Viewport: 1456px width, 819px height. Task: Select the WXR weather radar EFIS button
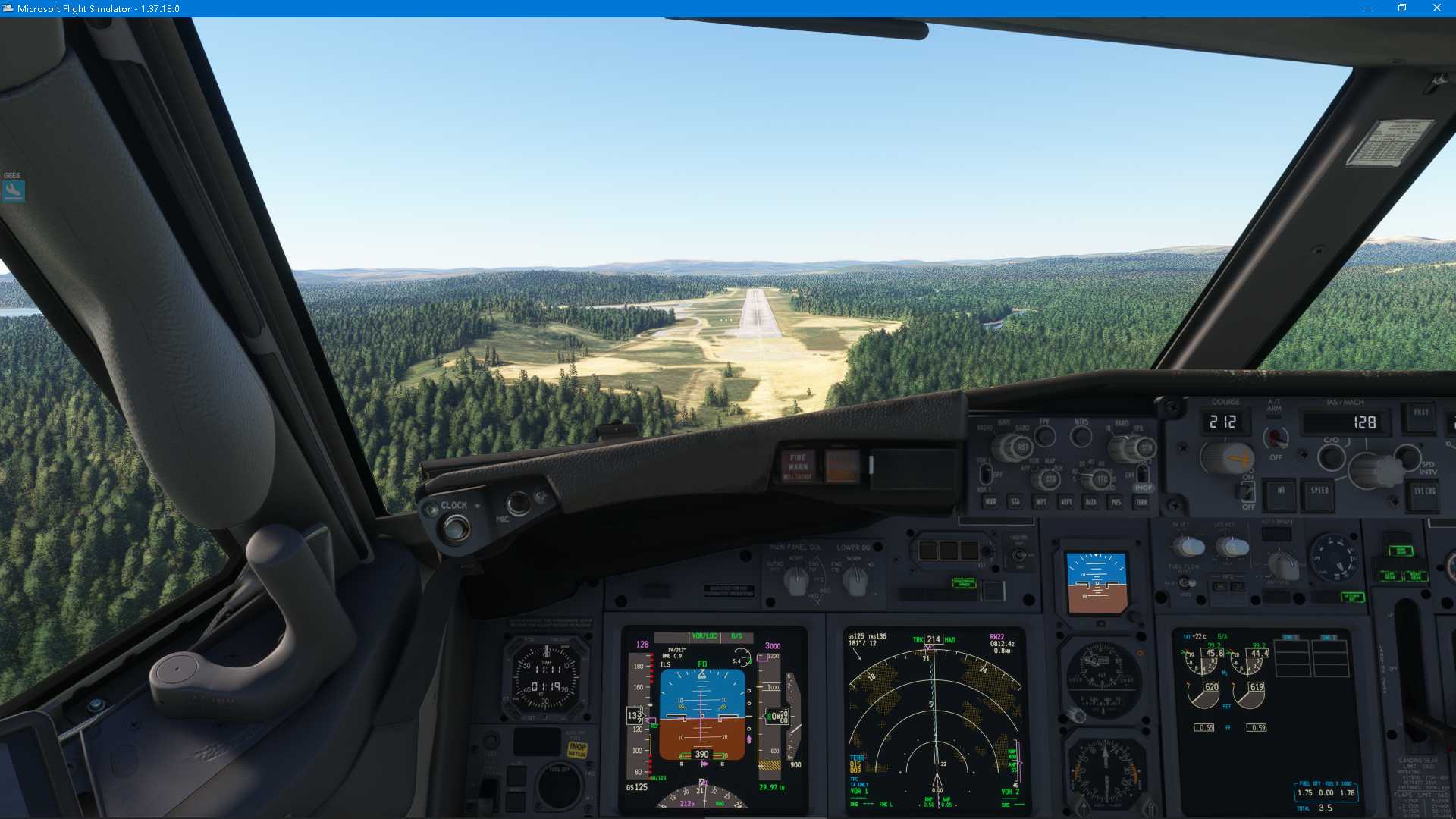click(x=991, y=502)
